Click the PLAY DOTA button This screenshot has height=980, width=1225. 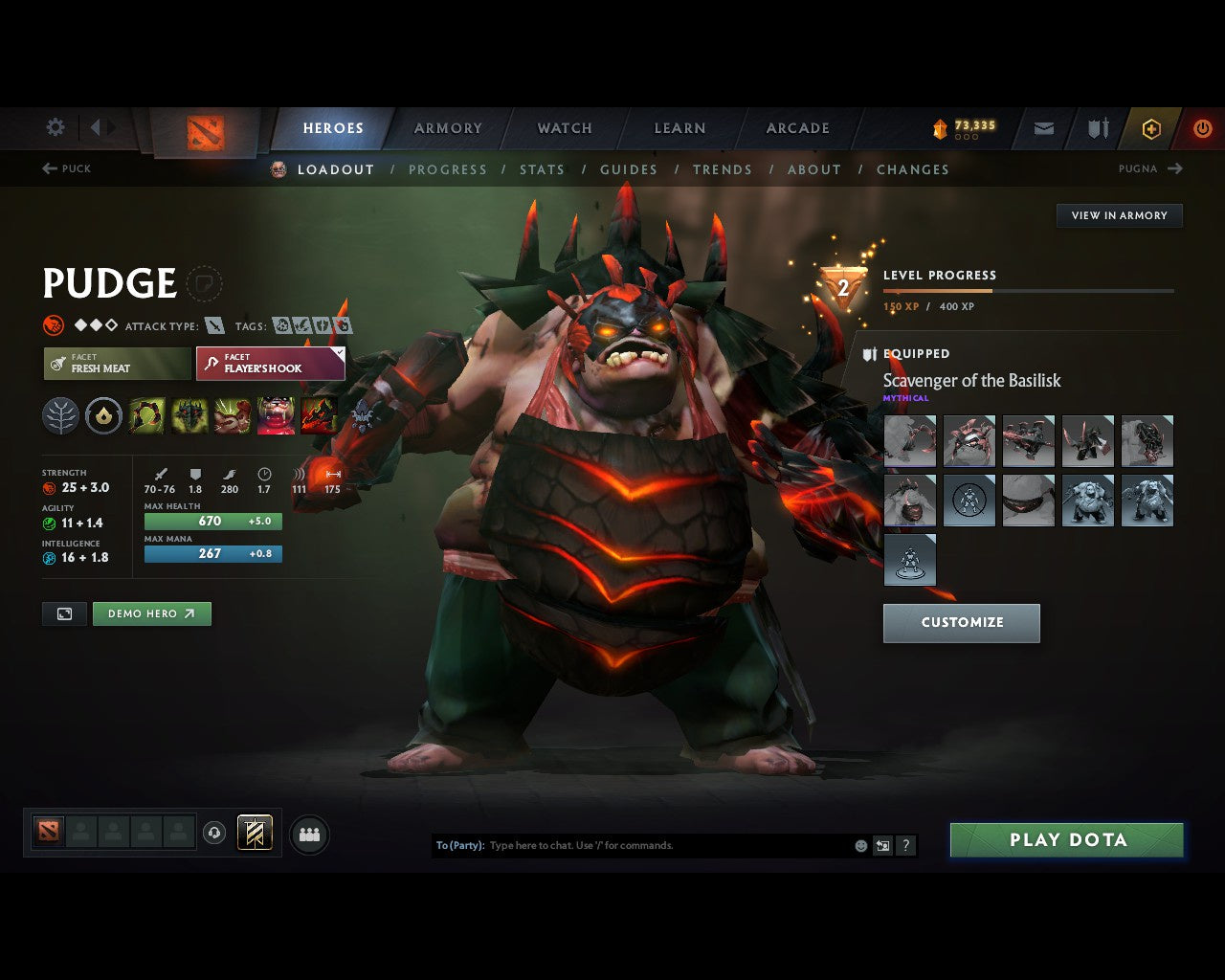pos(1066,839)
